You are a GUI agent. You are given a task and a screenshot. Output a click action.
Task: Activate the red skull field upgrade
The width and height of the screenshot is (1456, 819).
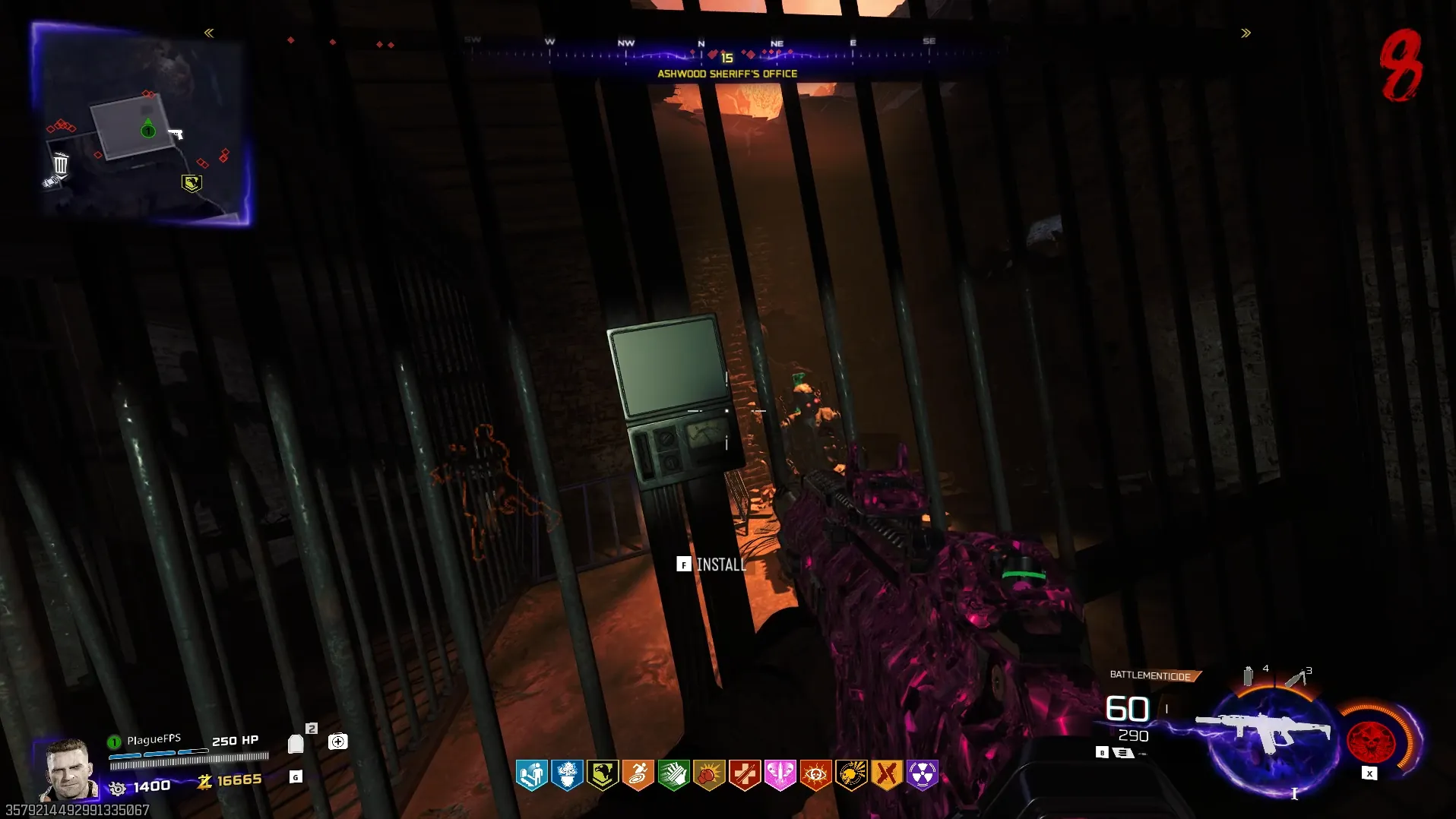[1371, 741]
